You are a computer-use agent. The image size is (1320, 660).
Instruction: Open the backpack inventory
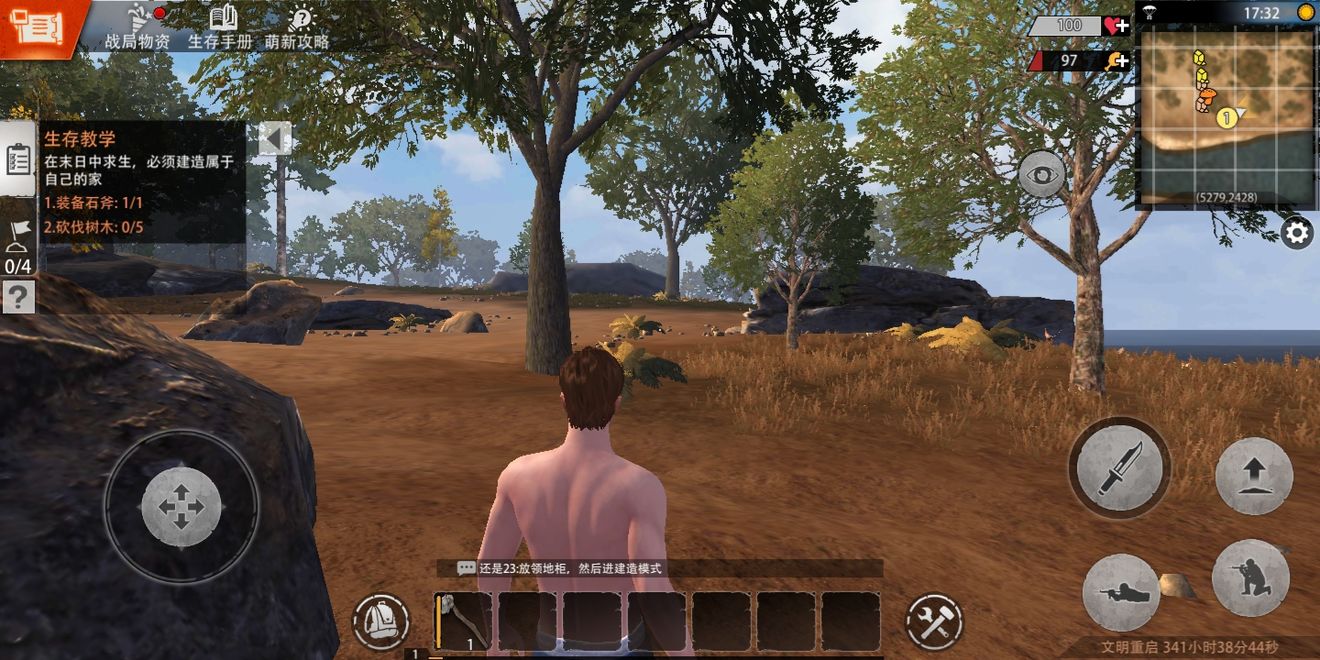click(380, 622)
